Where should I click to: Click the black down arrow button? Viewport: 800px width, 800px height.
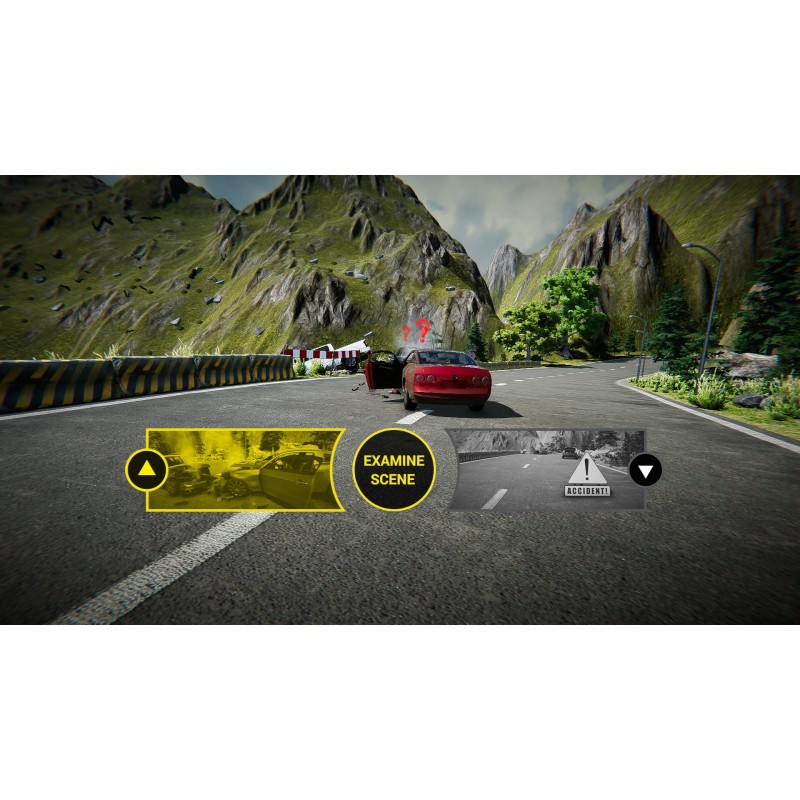[646, 469]
